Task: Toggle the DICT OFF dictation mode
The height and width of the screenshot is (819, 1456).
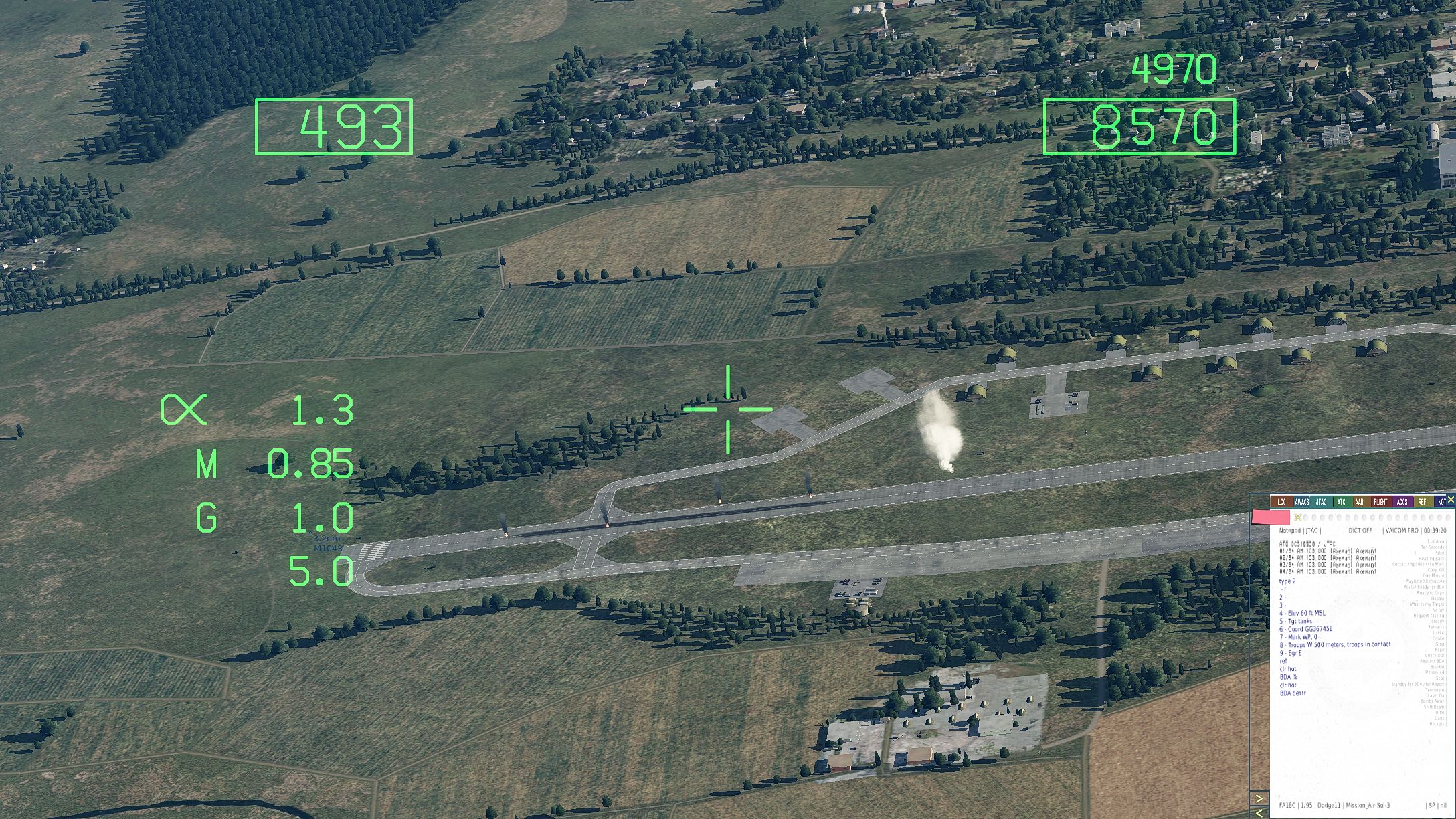Action: [1360, 529]
